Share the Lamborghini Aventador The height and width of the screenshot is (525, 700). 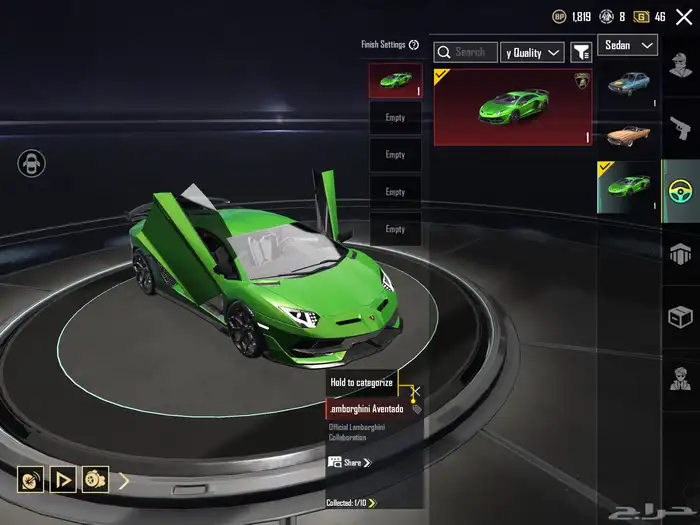[x=350, y=462]
